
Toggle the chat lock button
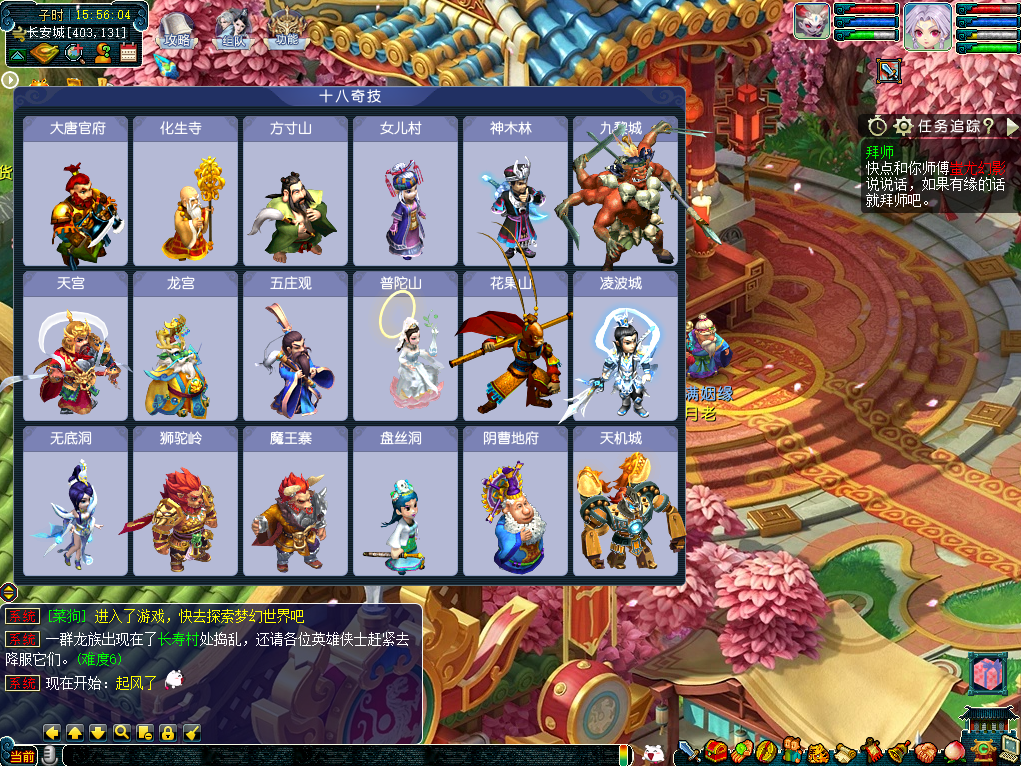(168, 732)
